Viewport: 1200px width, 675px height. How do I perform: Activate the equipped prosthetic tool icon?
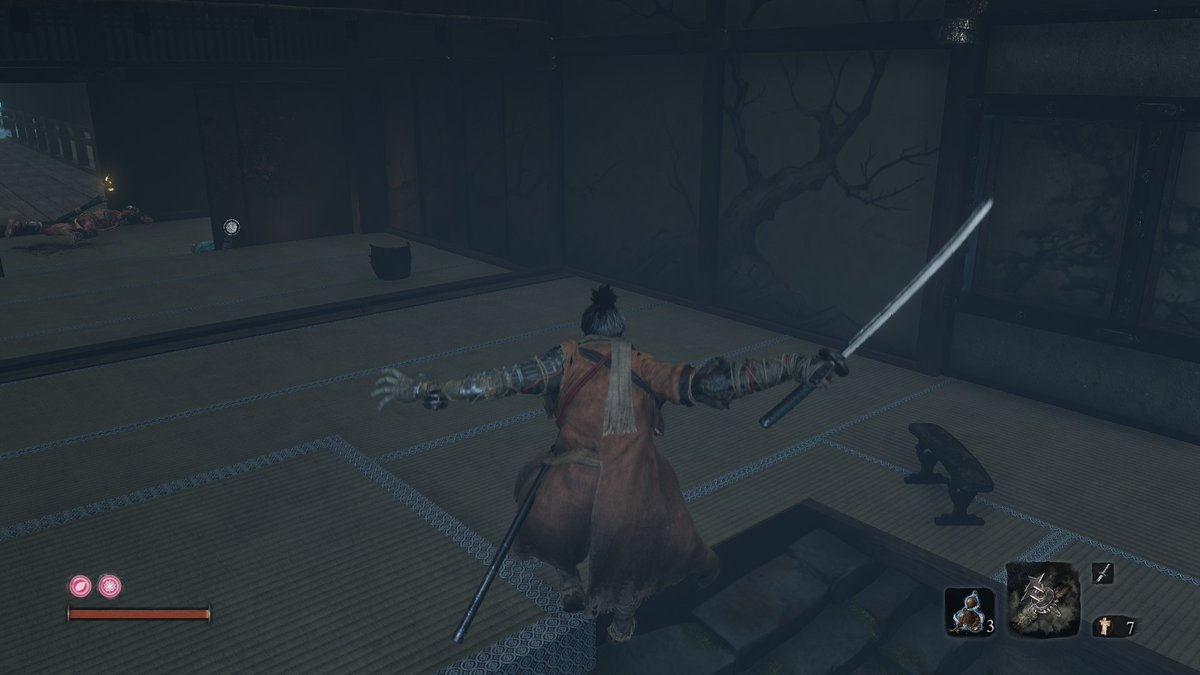tap(1040, 600)
